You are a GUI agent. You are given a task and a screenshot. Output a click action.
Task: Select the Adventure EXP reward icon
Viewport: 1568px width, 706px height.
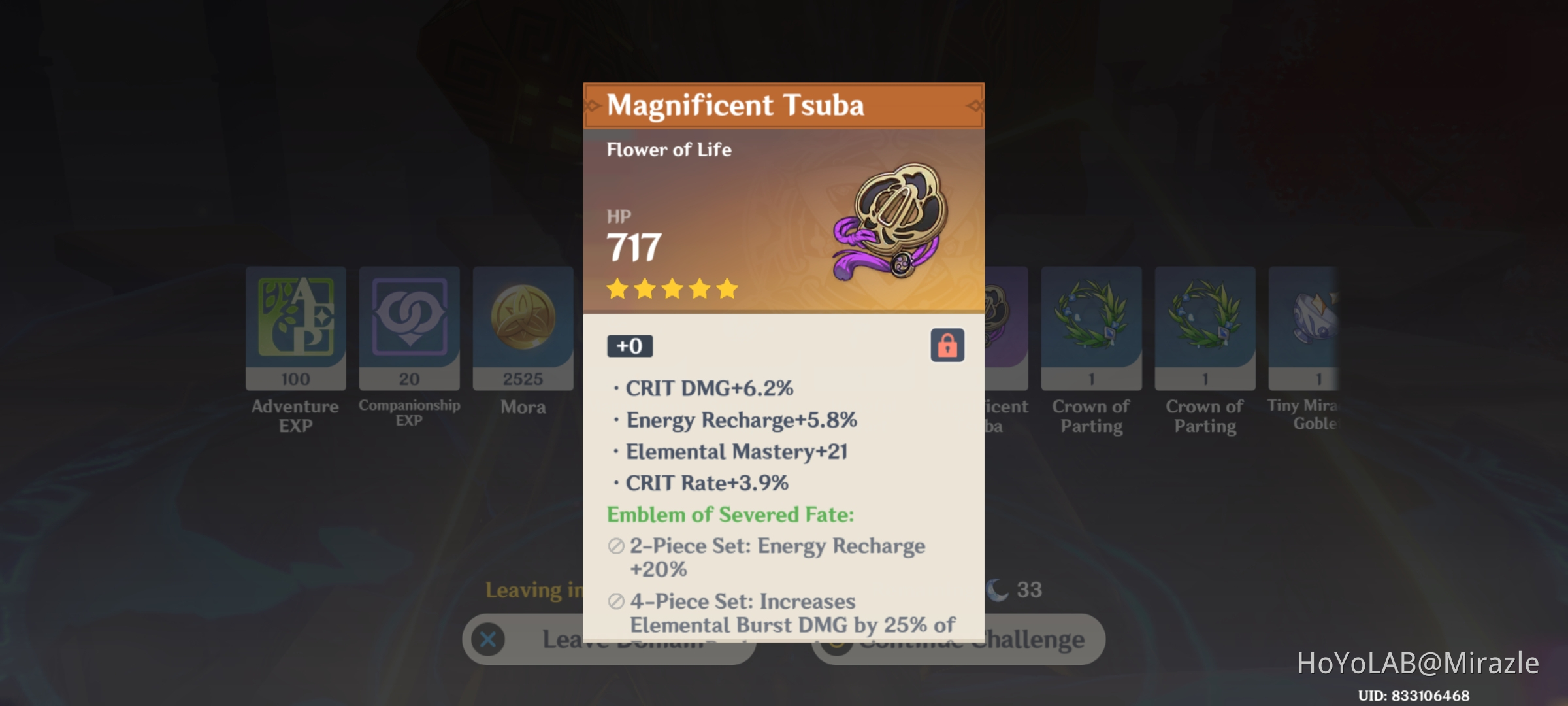(x=295, y=327)
